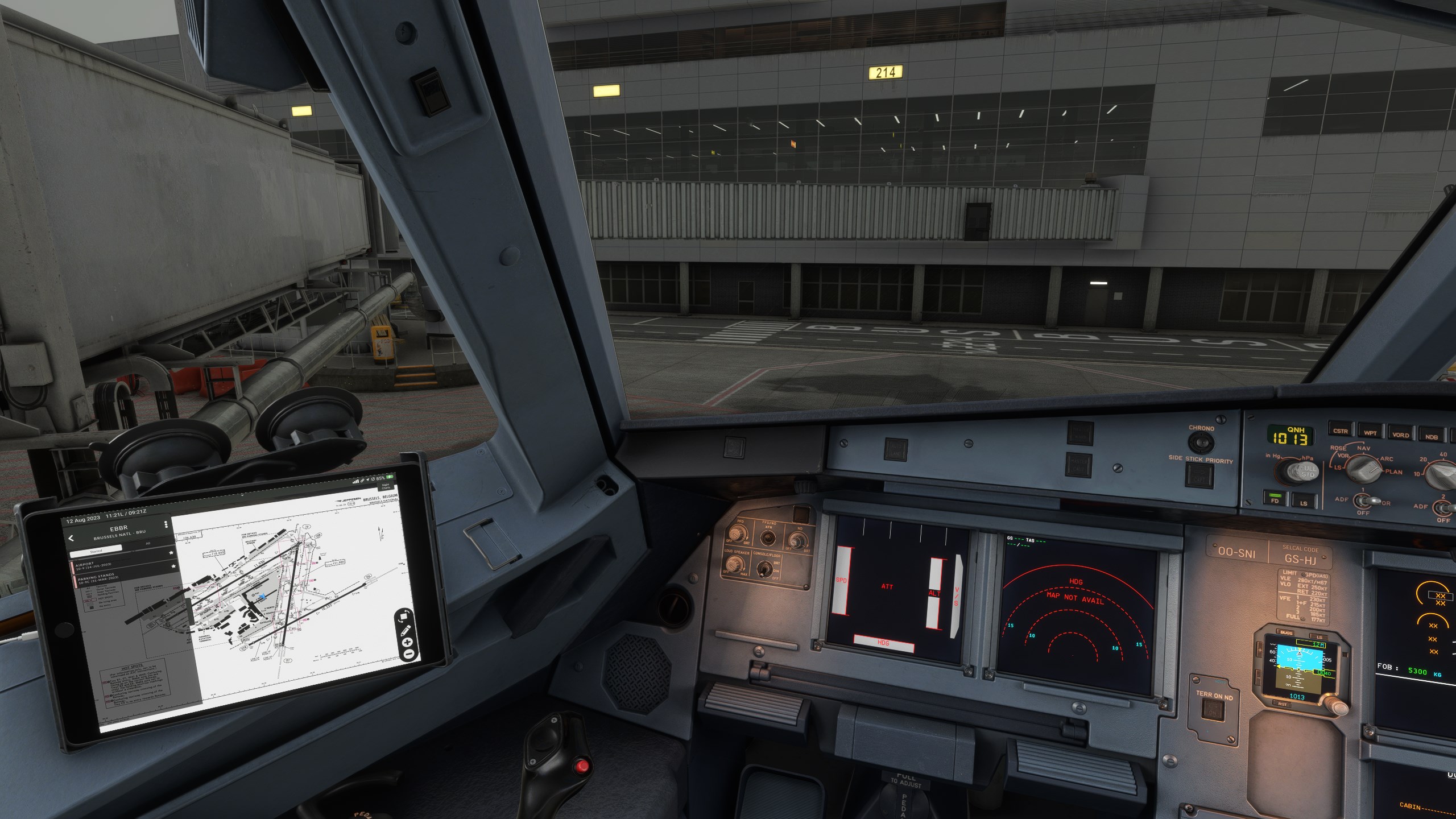This screenshot has height=819, width=1456.
Task: Enable the WPT display button
Action: pyautogui.click(x=1370, y=432)
